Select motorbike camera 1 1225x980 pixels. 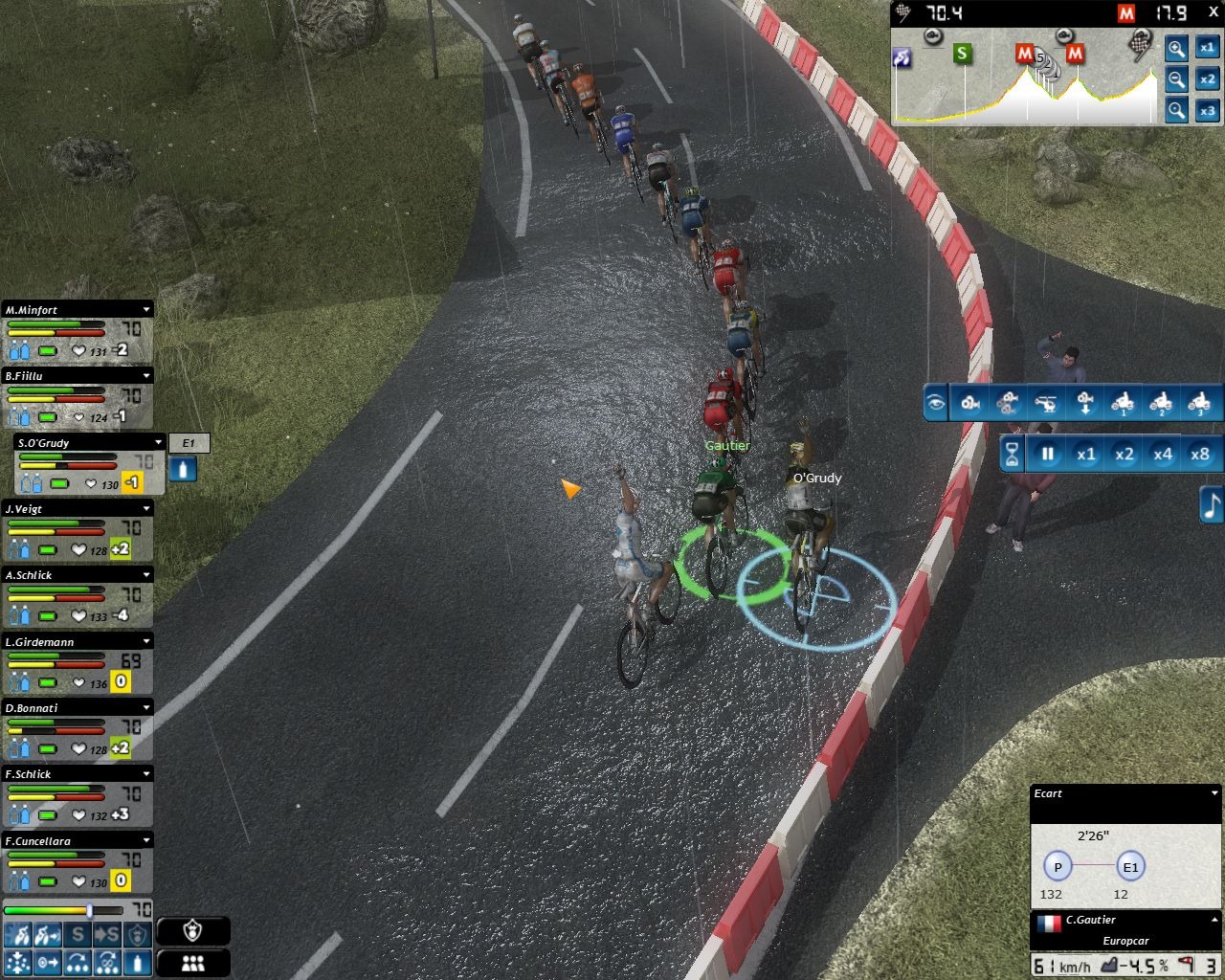pos(1123,403)
